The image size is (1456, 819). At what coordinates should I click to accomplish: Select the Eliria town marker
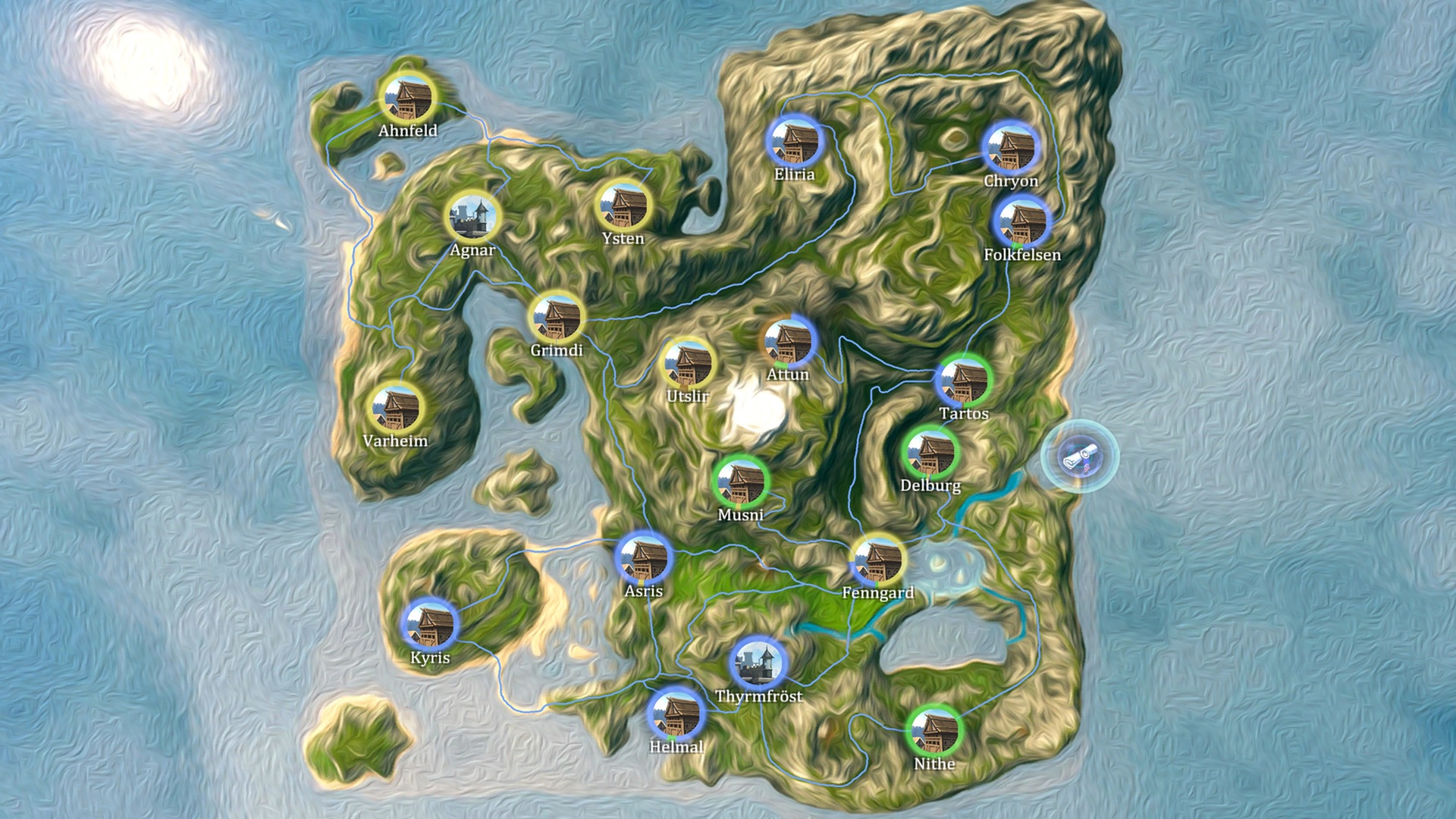[x=794, y=141]
